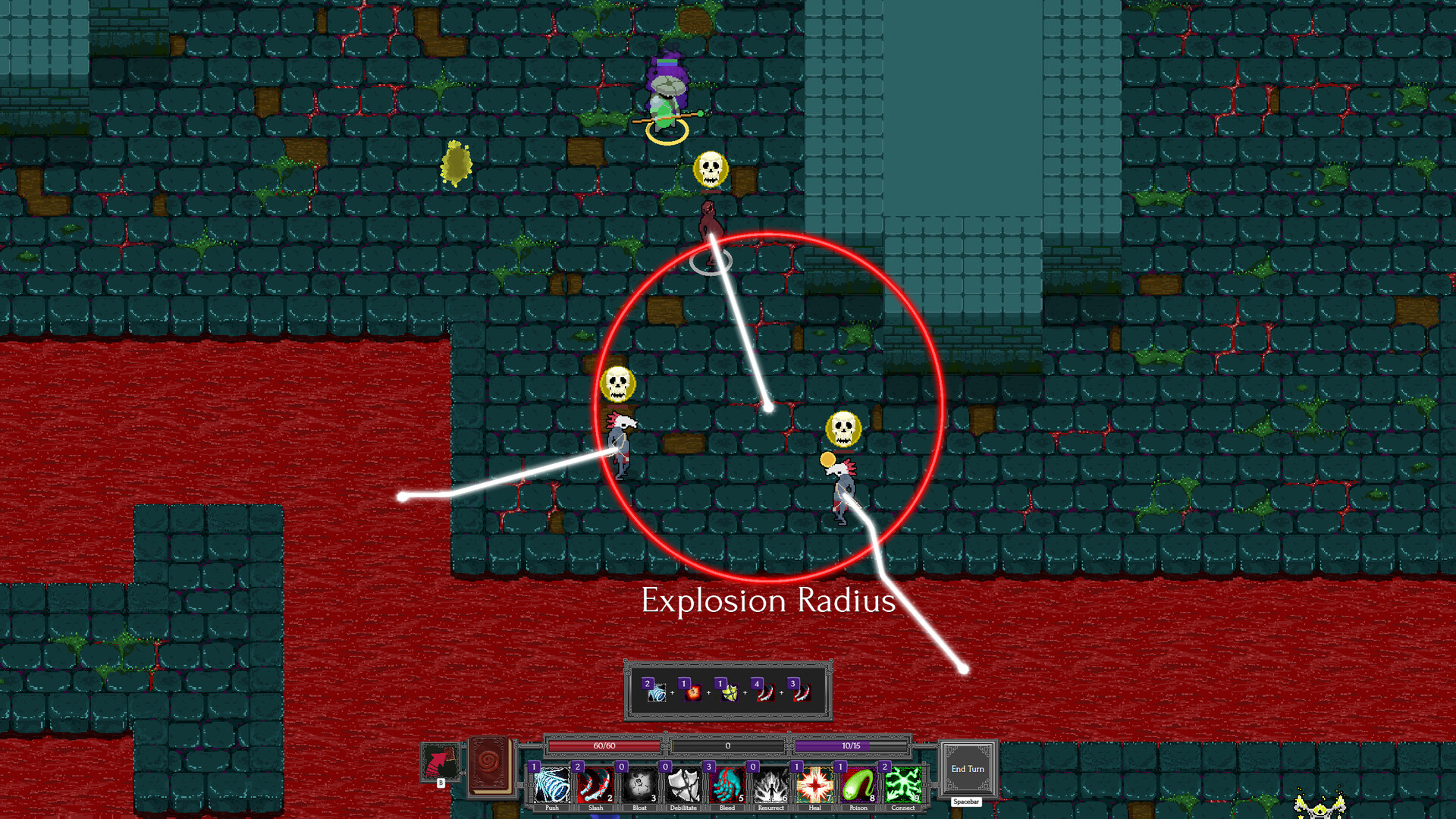
Task: Pick the Bleed spell hand icon
Action: coord(727,785)
